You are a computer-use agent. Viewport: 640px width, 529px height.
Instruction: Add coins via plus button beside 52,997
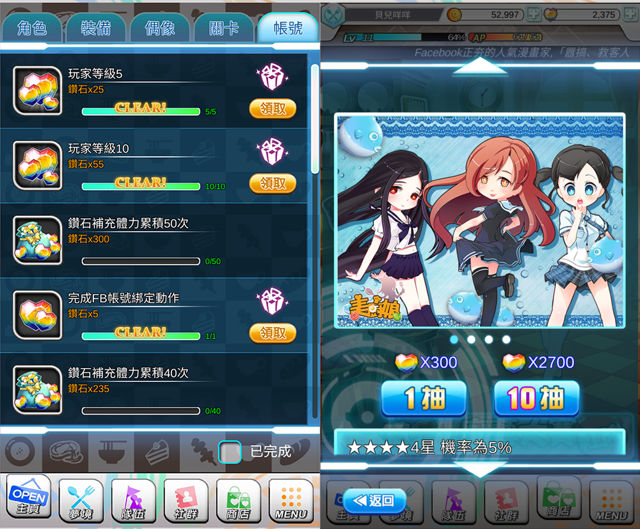pos(533,14)
